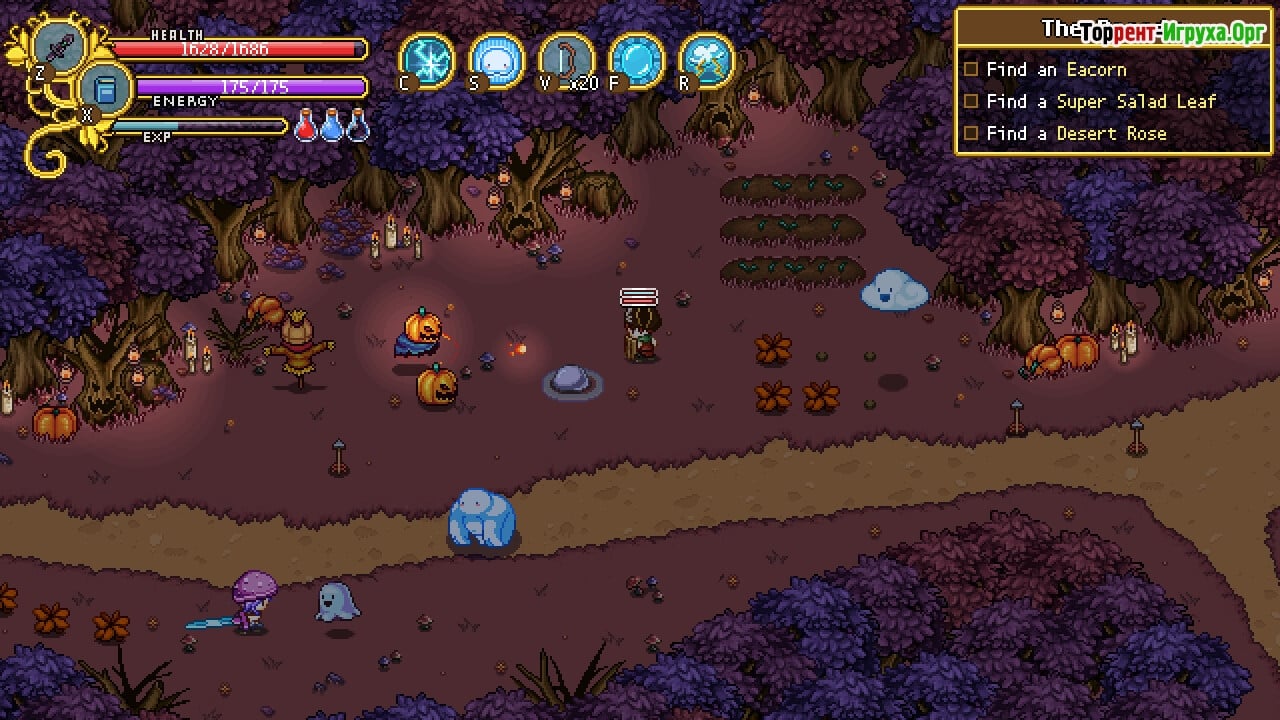Activate the storm cloud lightning skill
The width and height of the screenshot is (1280, 720).
pyautogui.click(x=706, y=60)
